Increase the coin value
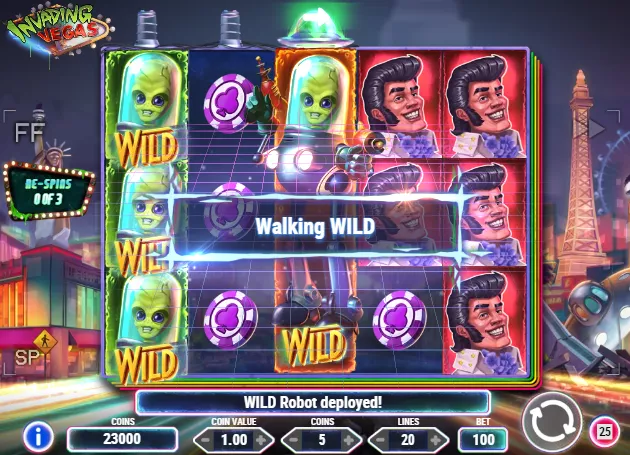This screenshot has height=455, width=630. [x=267, y=440]
